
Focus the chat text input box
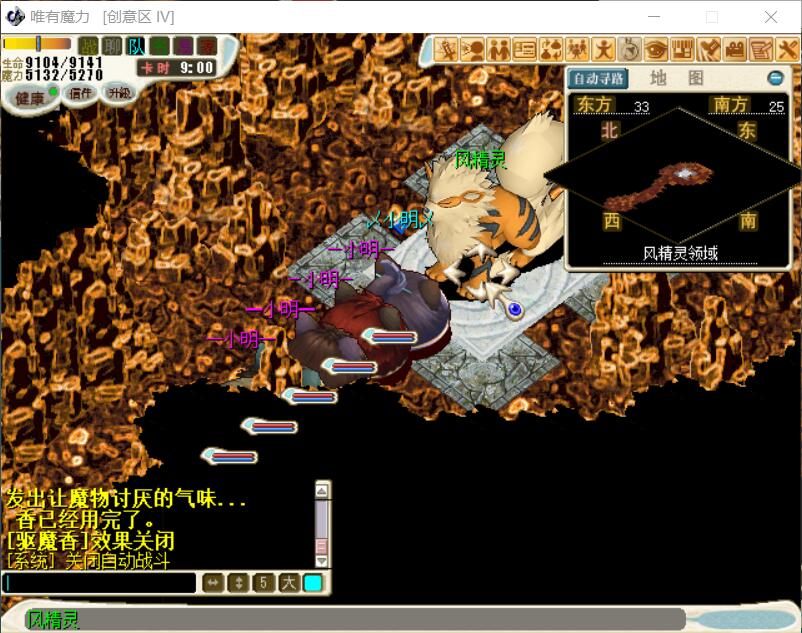pyautogui.click(x=100, y=583)
